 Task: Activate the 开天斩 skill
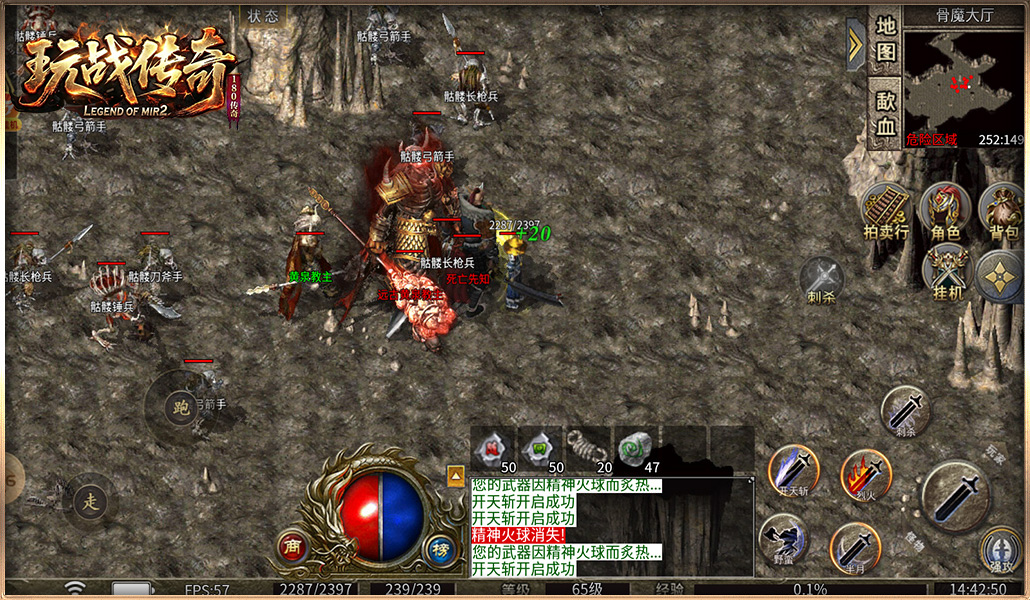pos(793,470)
